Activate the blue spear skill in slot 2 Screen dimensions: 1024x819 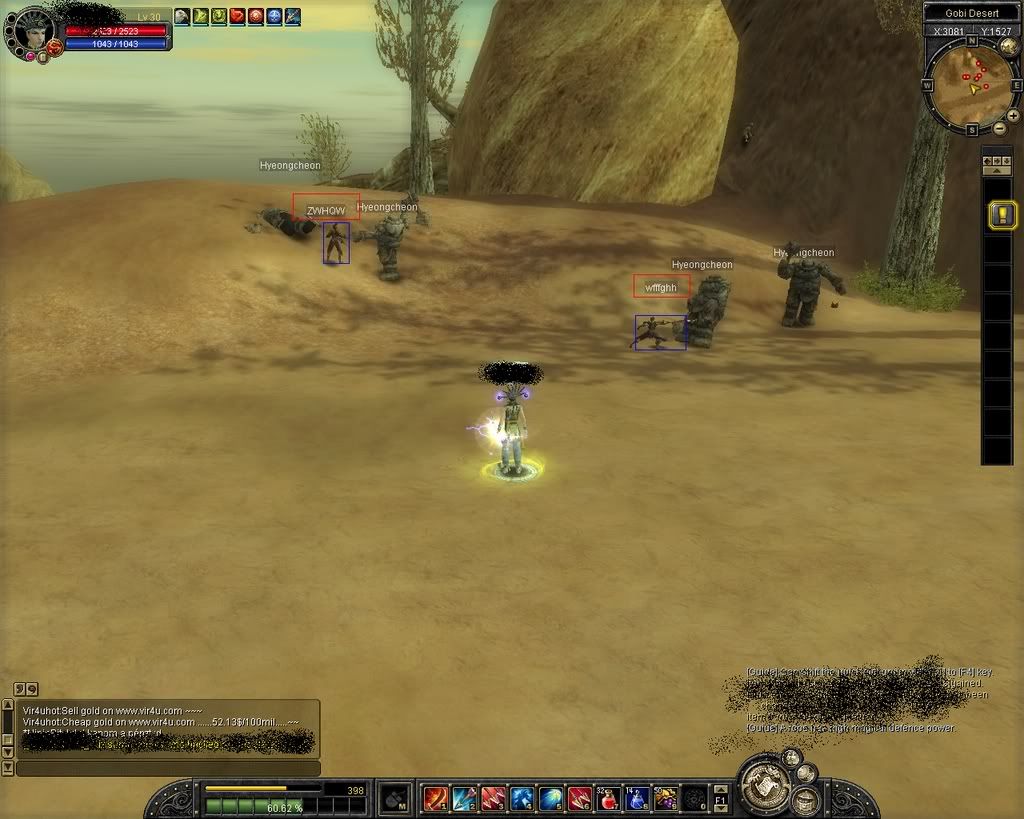coord(464,798)
